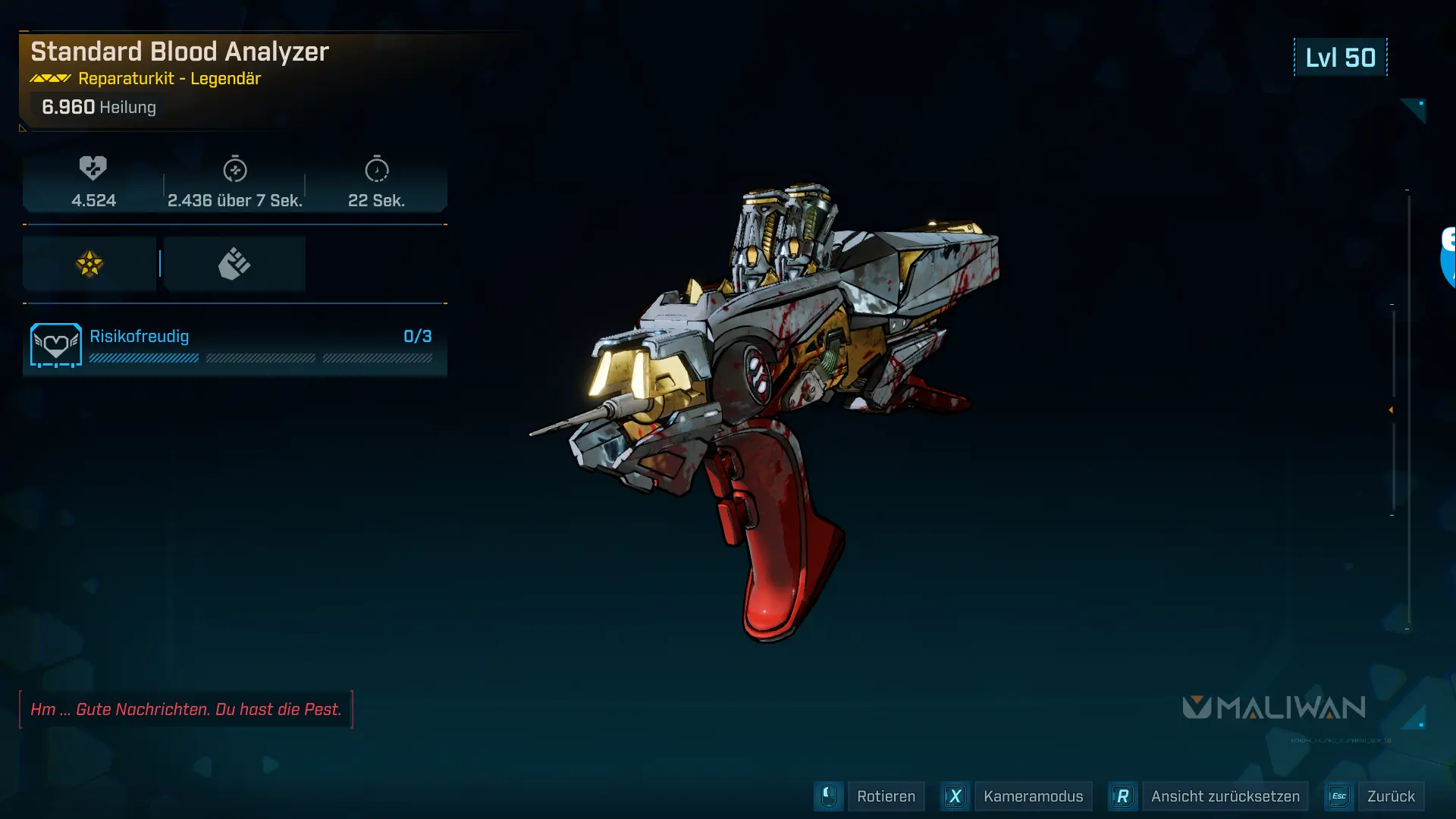Choose Ansicht zurücksetzen to reset view
Viewport: 1456px width, 819px height.
(x=1224, y=796)
